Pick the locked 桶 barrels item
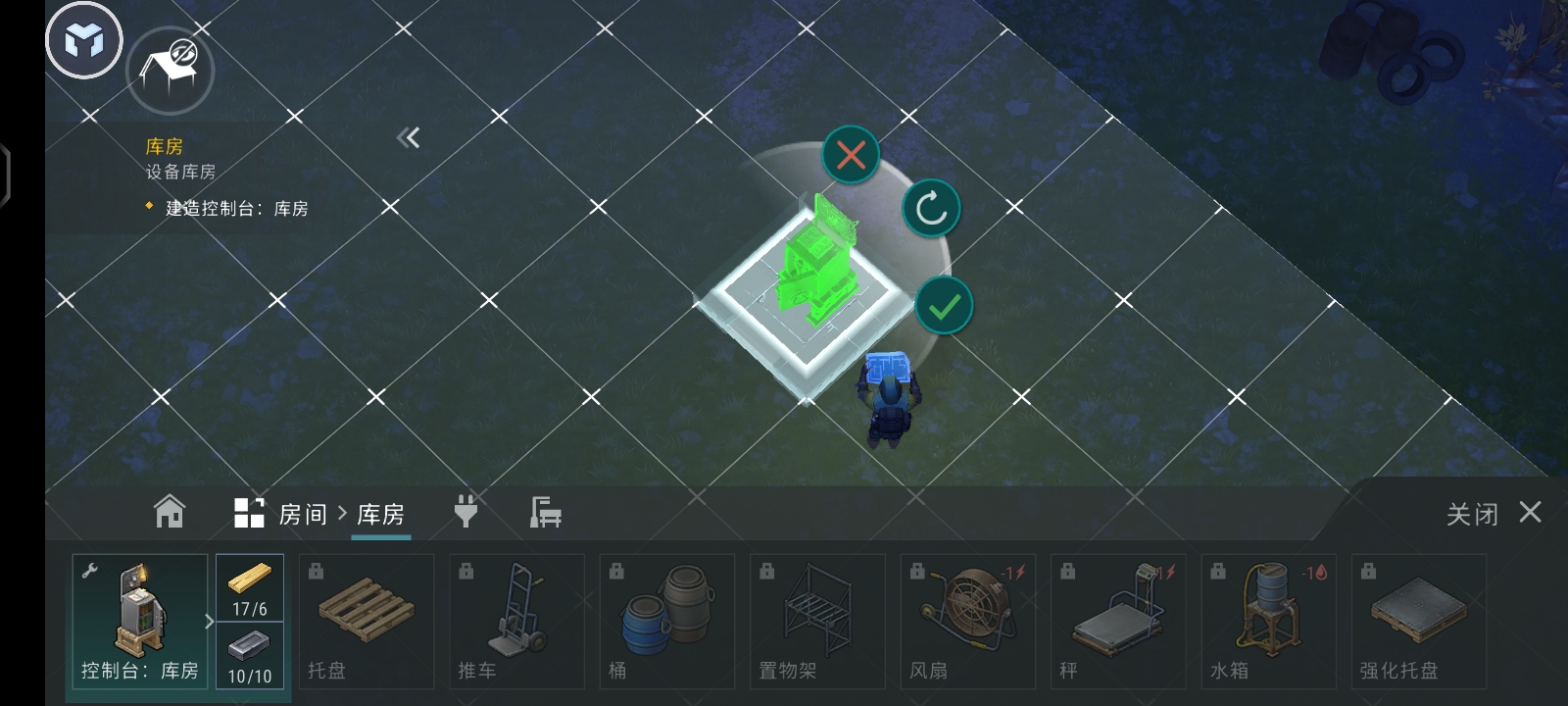 click(x=666, y=621)
